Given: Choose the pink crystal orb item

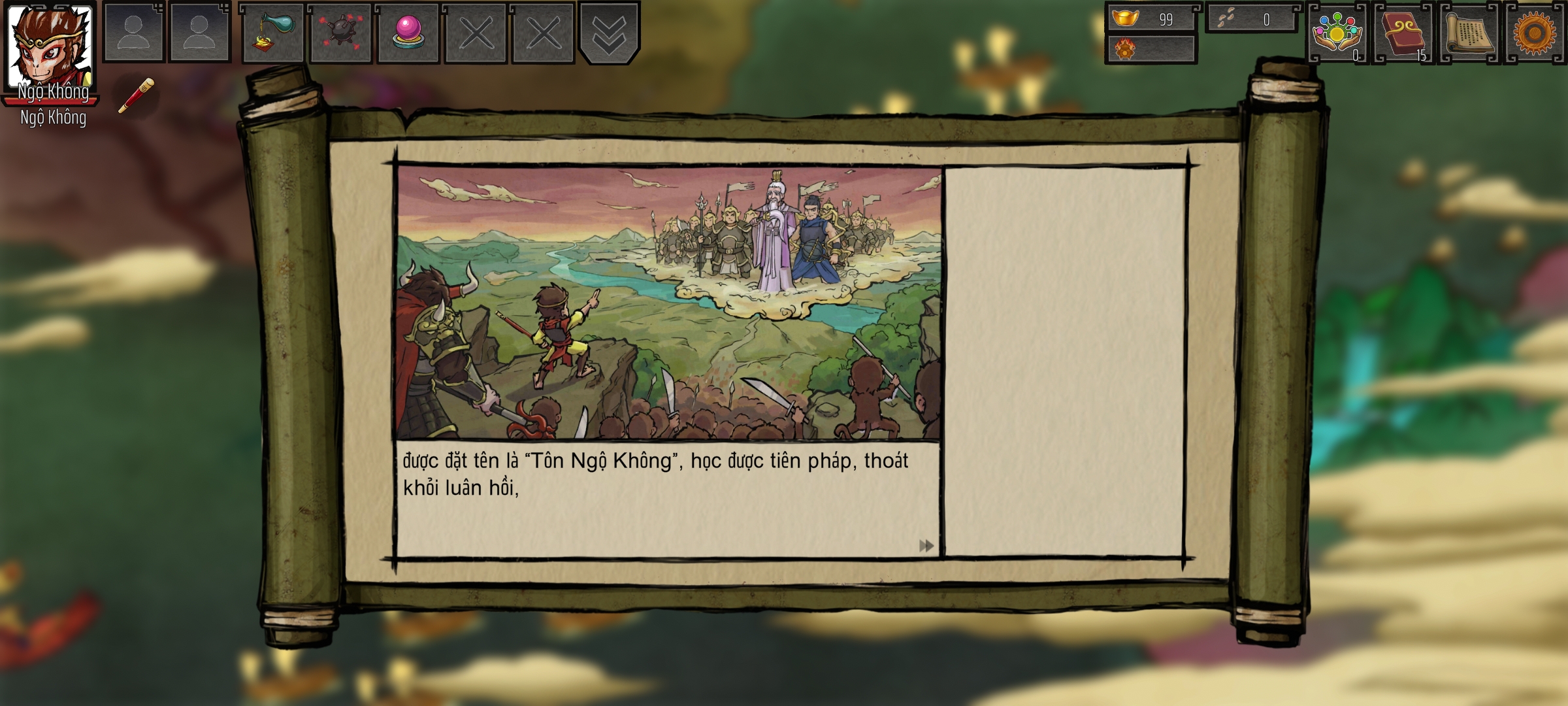Looking at the screenshot, I should (408, 33).
